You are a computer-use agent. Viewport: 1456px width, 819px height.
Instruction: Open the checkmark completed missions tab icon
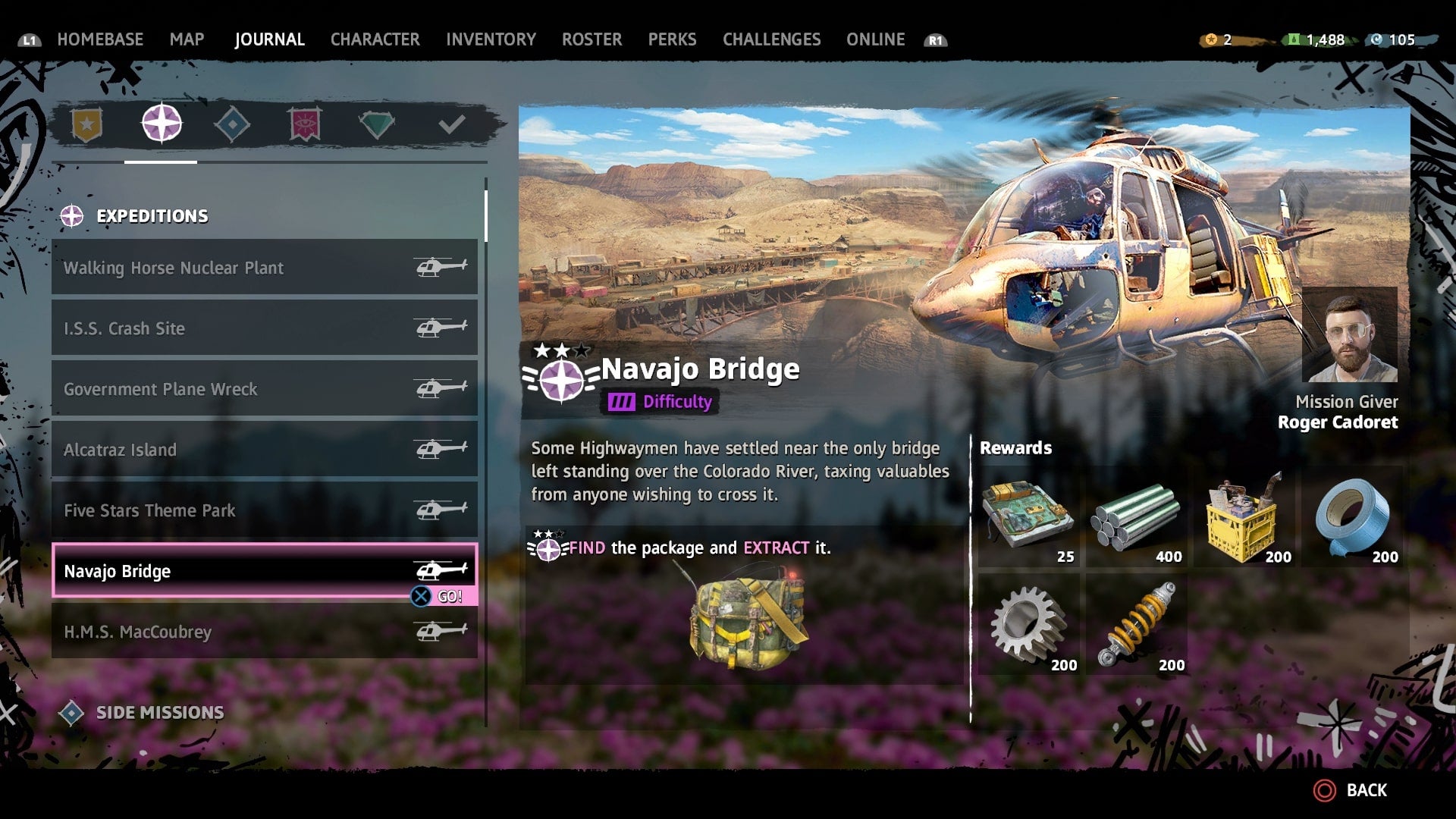click(x=453, y=124)
